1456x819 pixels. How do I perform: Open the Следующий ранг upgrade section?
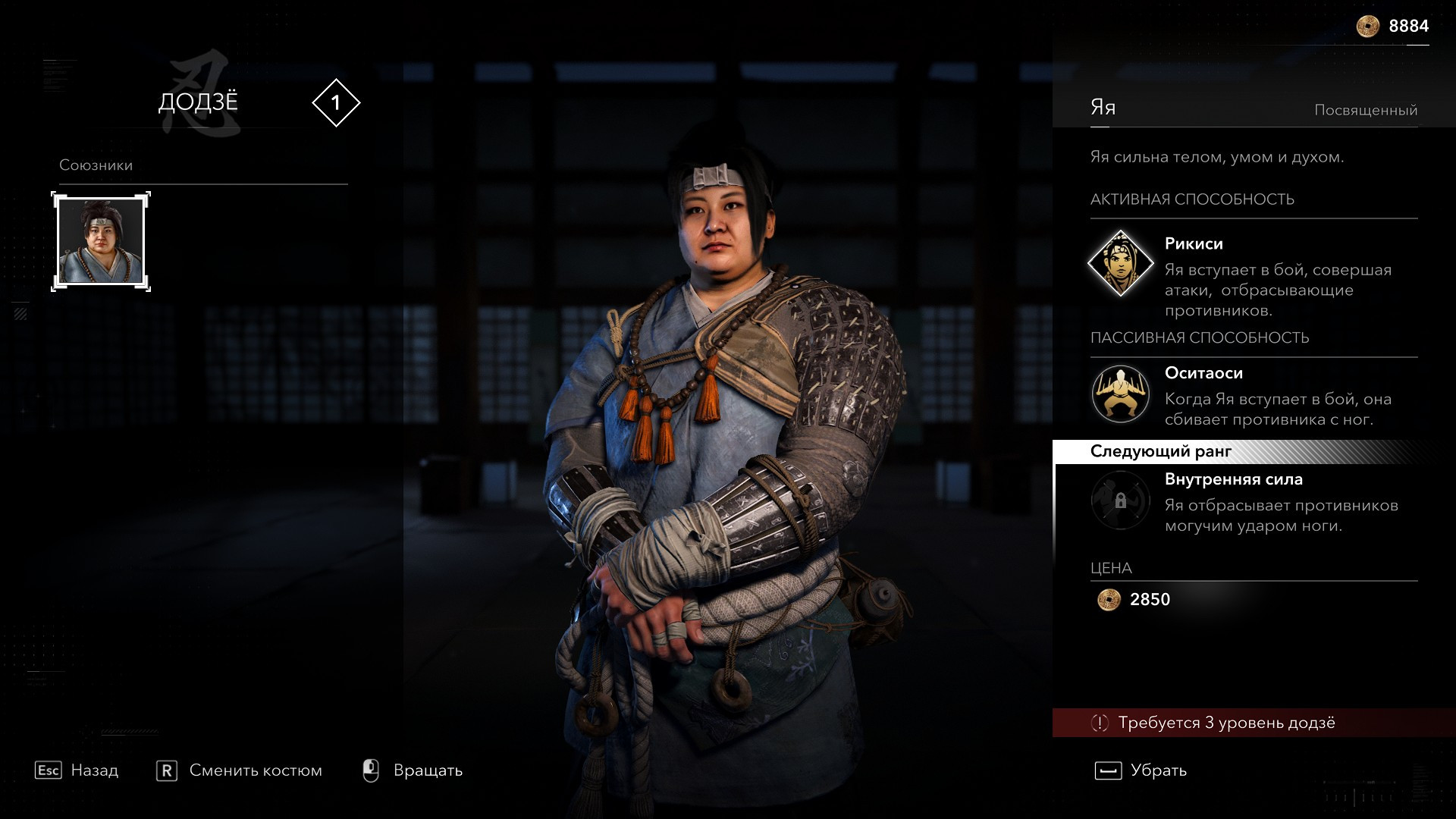1160,452
